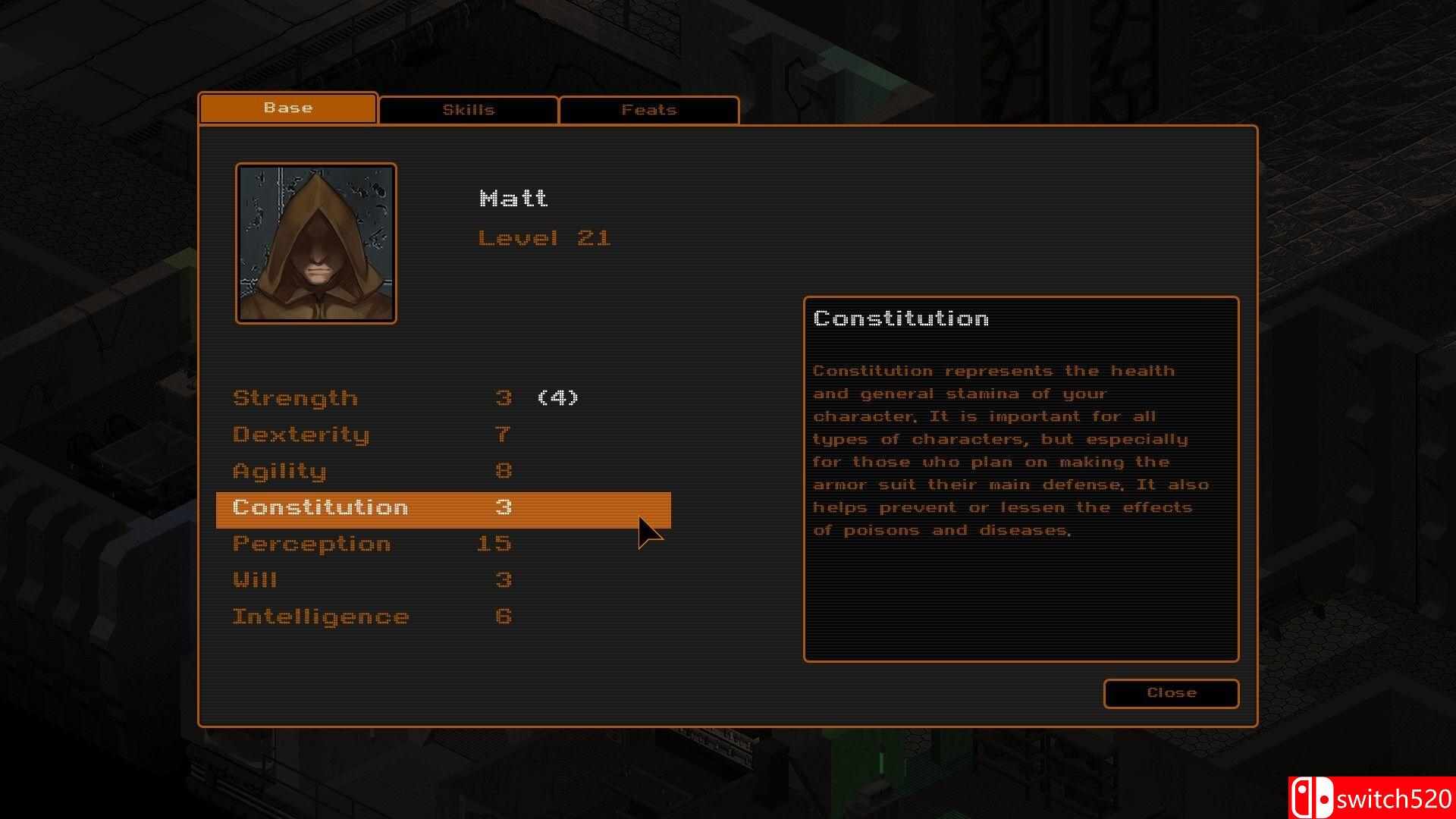Click the Constitution description panel heading
Image resolution: width=1456 pixels, height=819 pixels.
click(x=900, y=318)
